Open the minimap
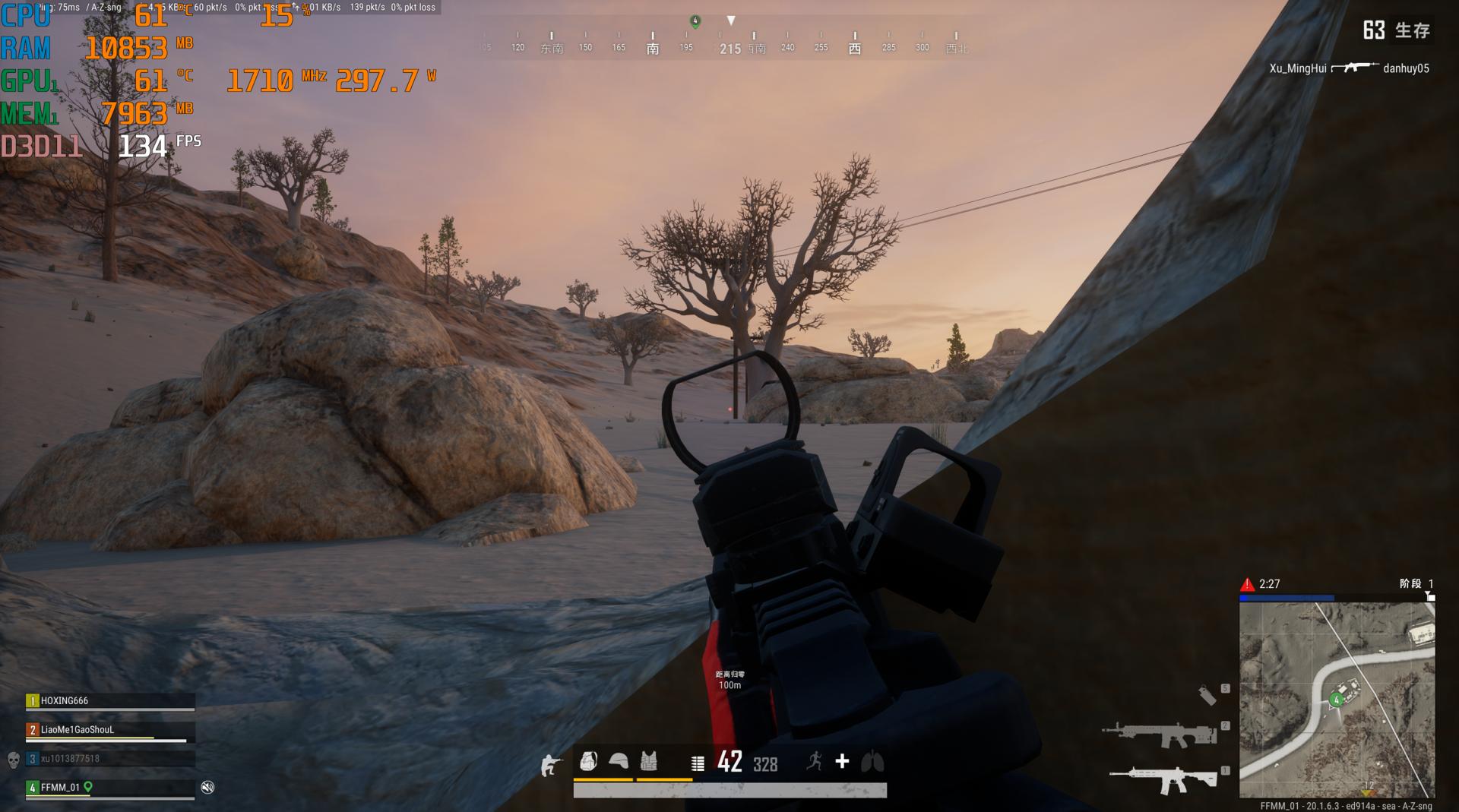 [x=1337, y=700]
